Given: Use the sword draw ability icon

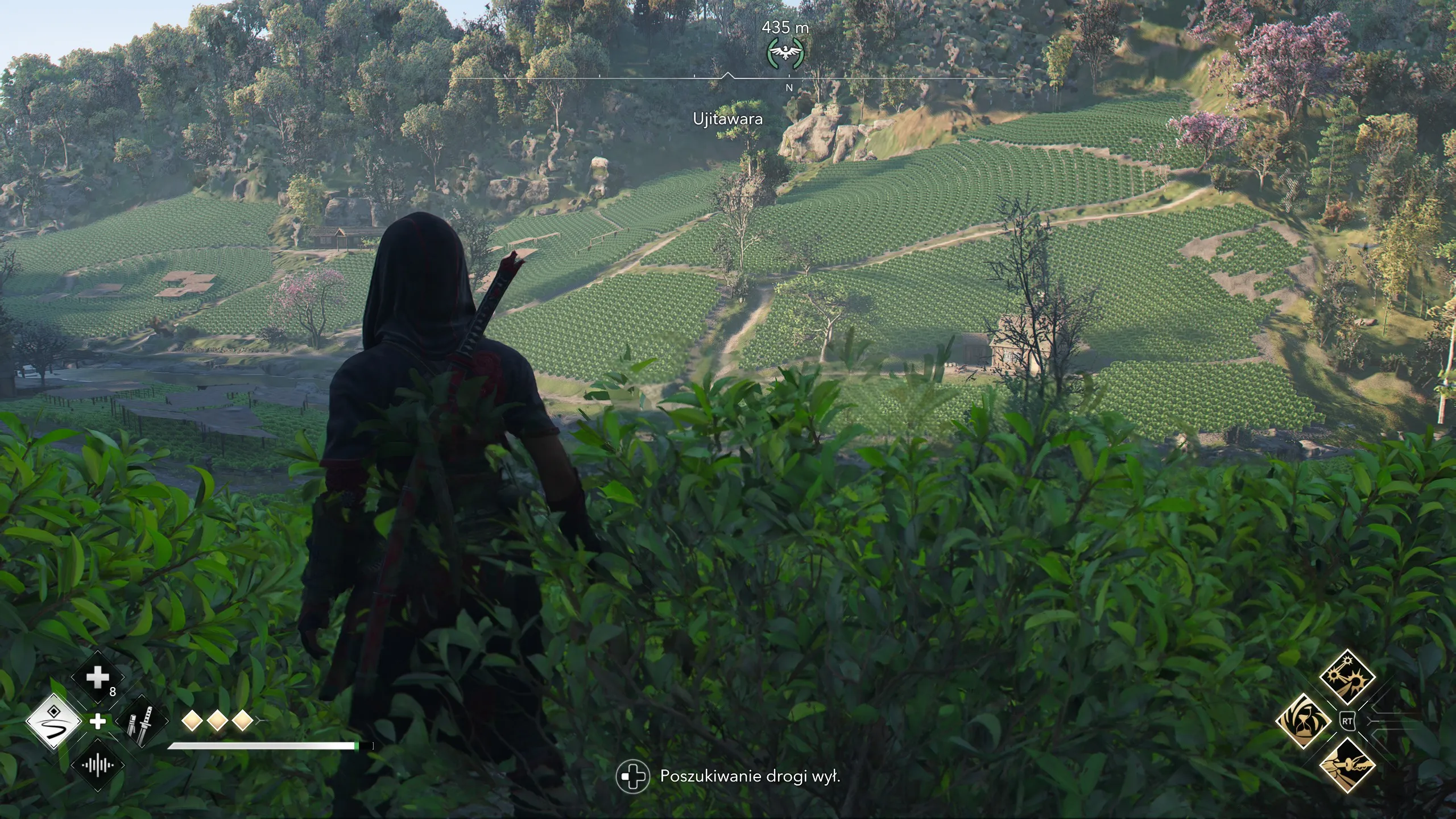Looking at the screenshot, I should (1347, 766).
